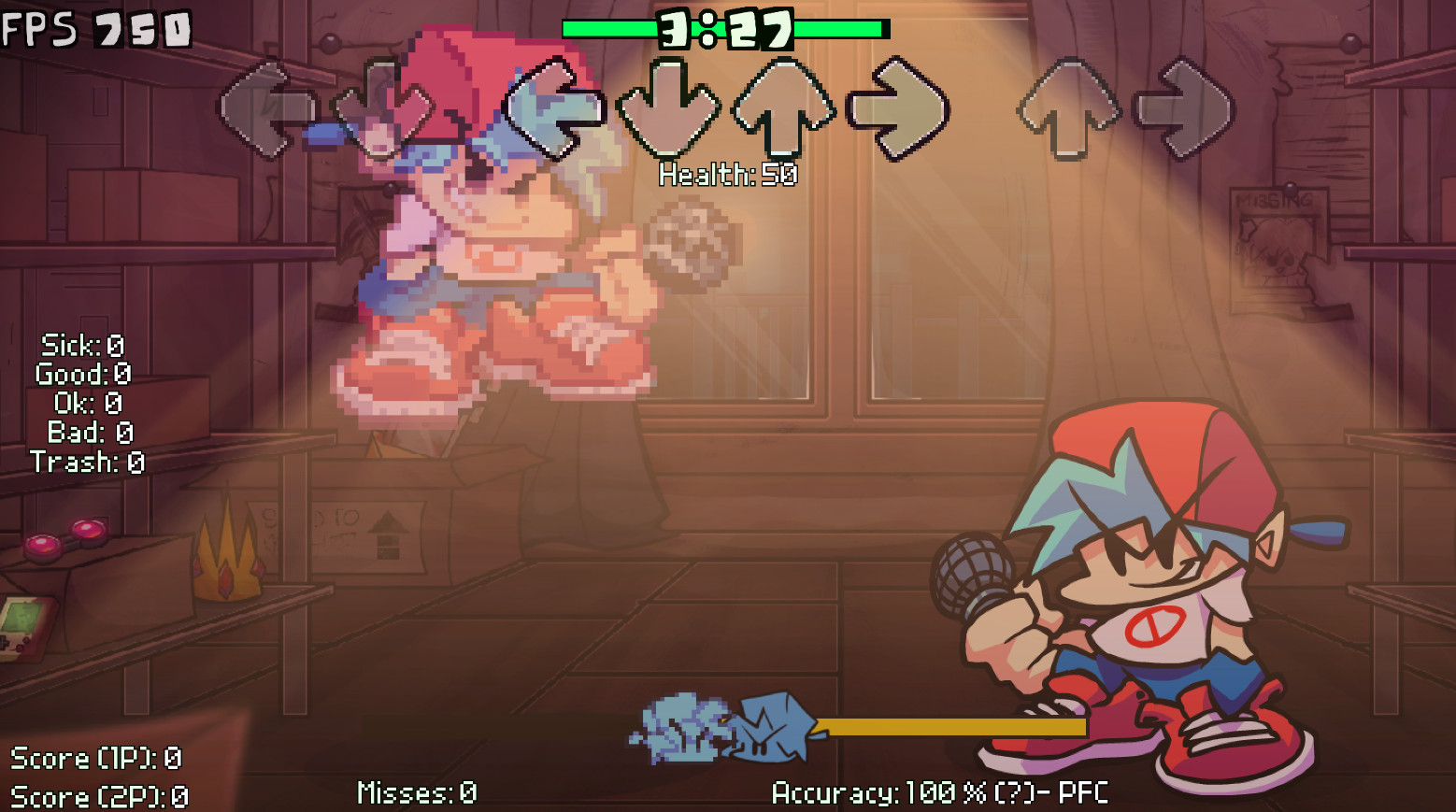
Task: Click the Health: 50 readout
Action: point(726,174)
